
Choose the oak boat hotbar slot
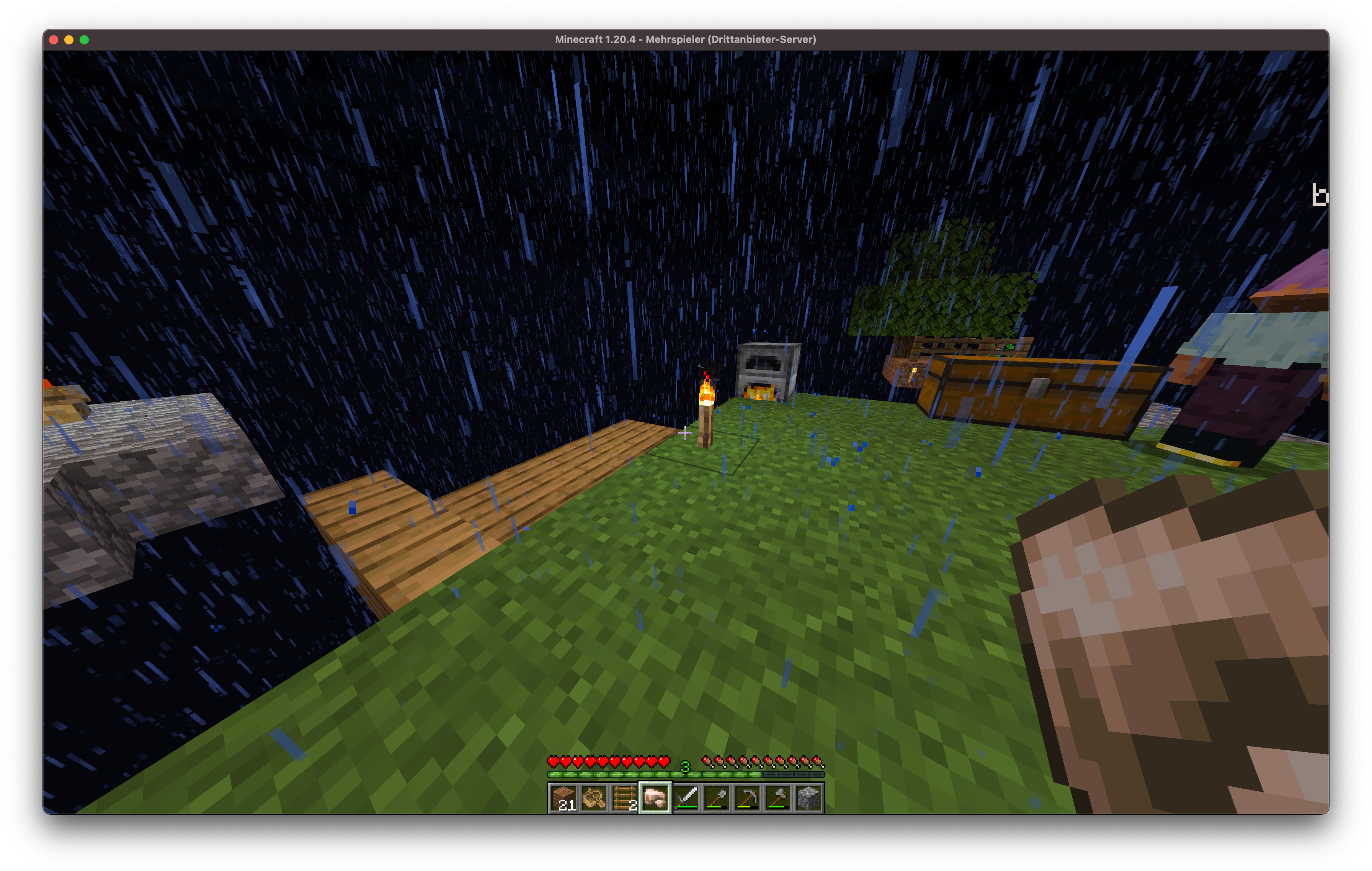pyautogui.click(x=594, y=798)
